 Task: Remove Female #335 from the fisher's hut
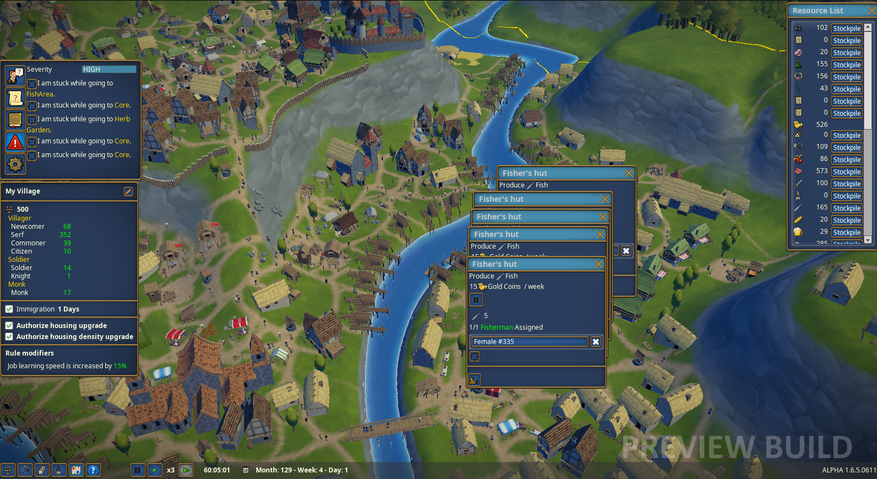tap(596, 342)
